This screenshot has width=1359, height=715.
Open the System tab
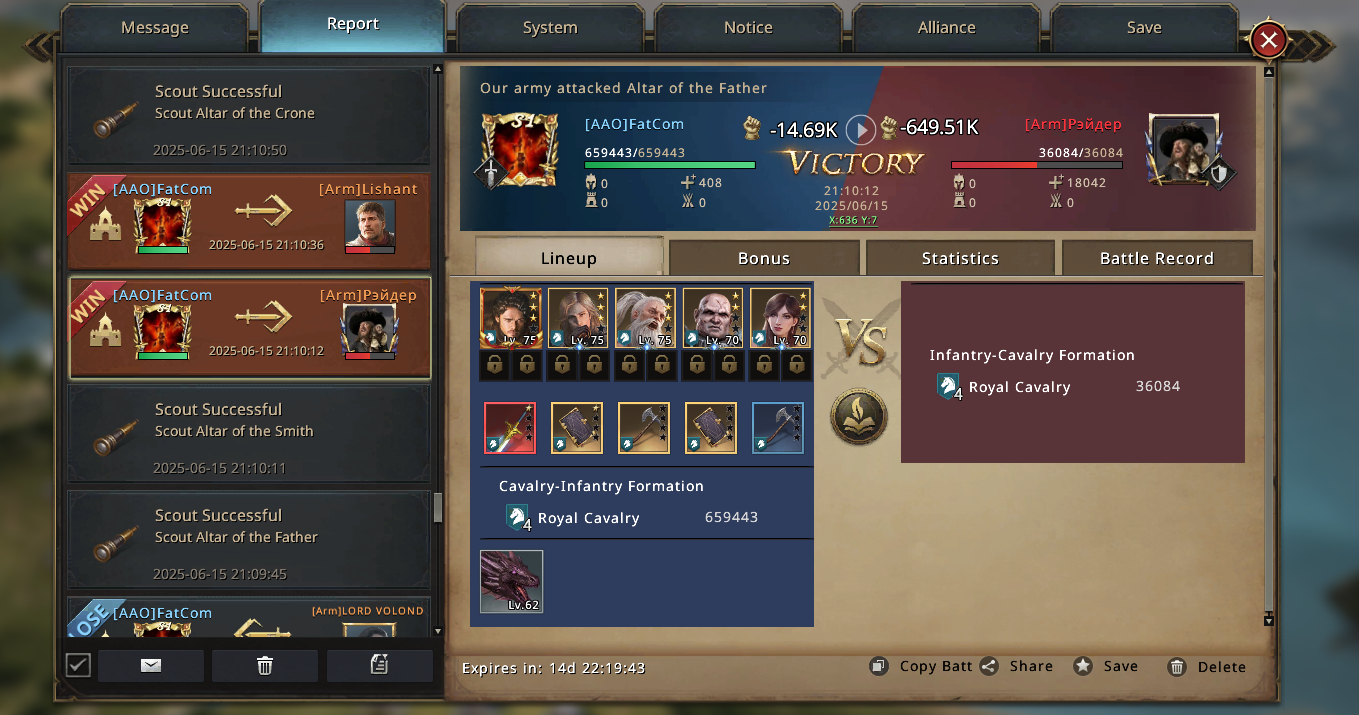click(550, 28)
